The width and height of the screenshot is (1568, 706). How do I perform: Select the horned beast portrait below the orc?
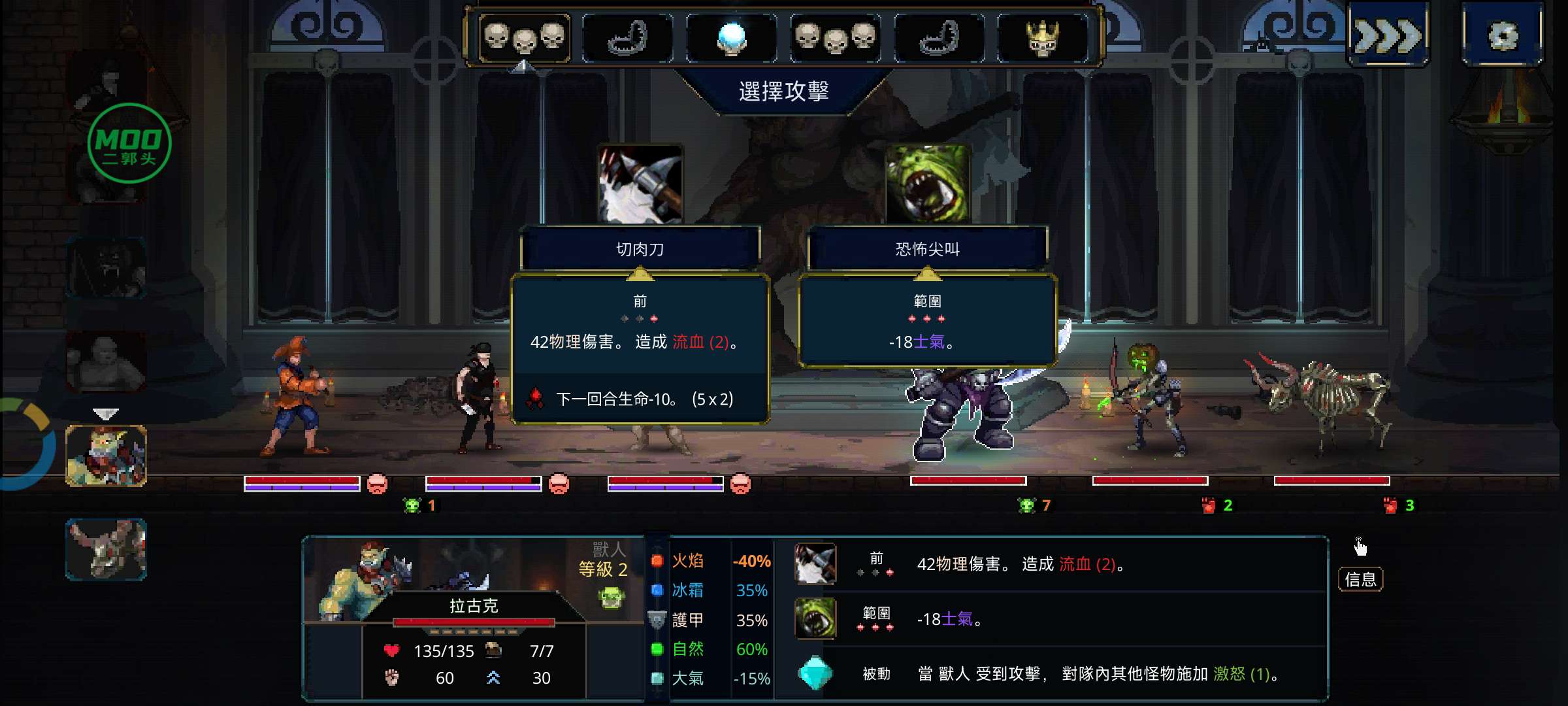click(106, 549)
